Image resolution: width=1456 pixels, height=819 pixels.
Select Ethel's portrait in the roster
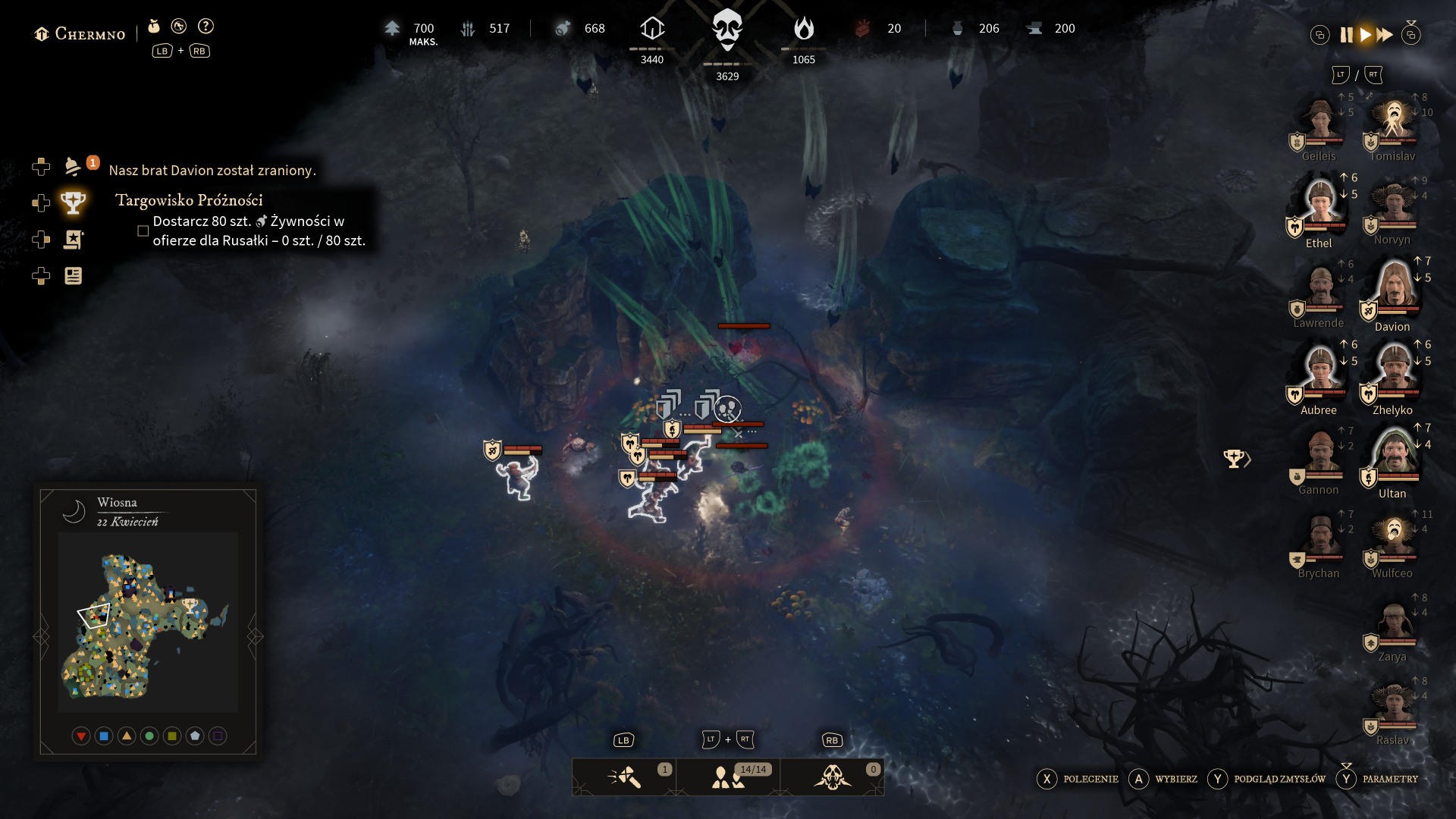click(x=1320, y=205)
